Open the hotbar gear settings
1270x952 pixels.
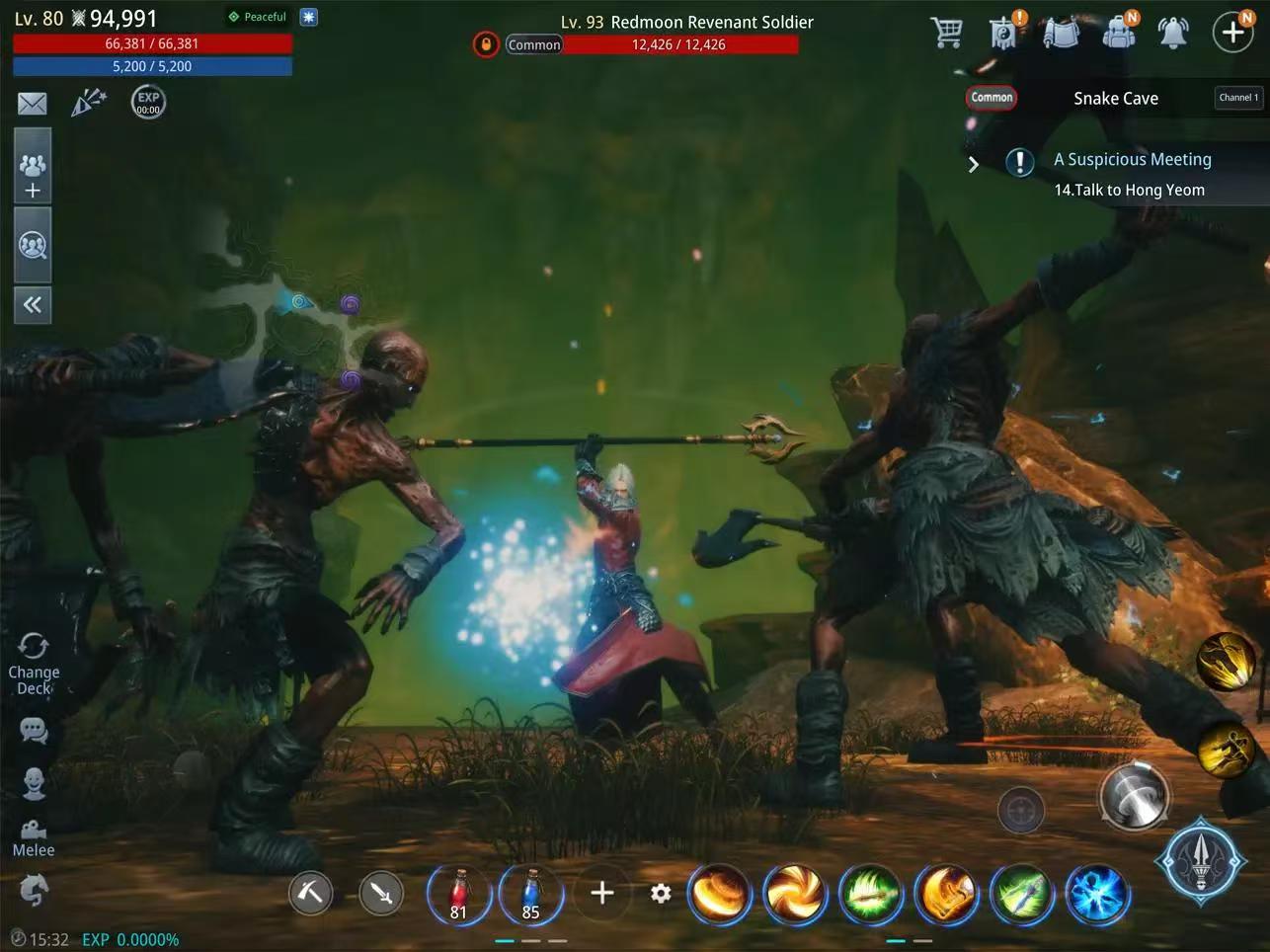tap(661, 894)
